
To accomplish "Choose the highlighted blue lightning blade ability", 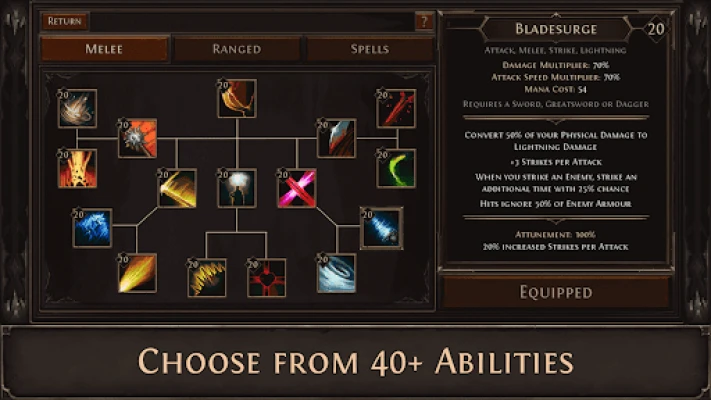I will (381, 228).
